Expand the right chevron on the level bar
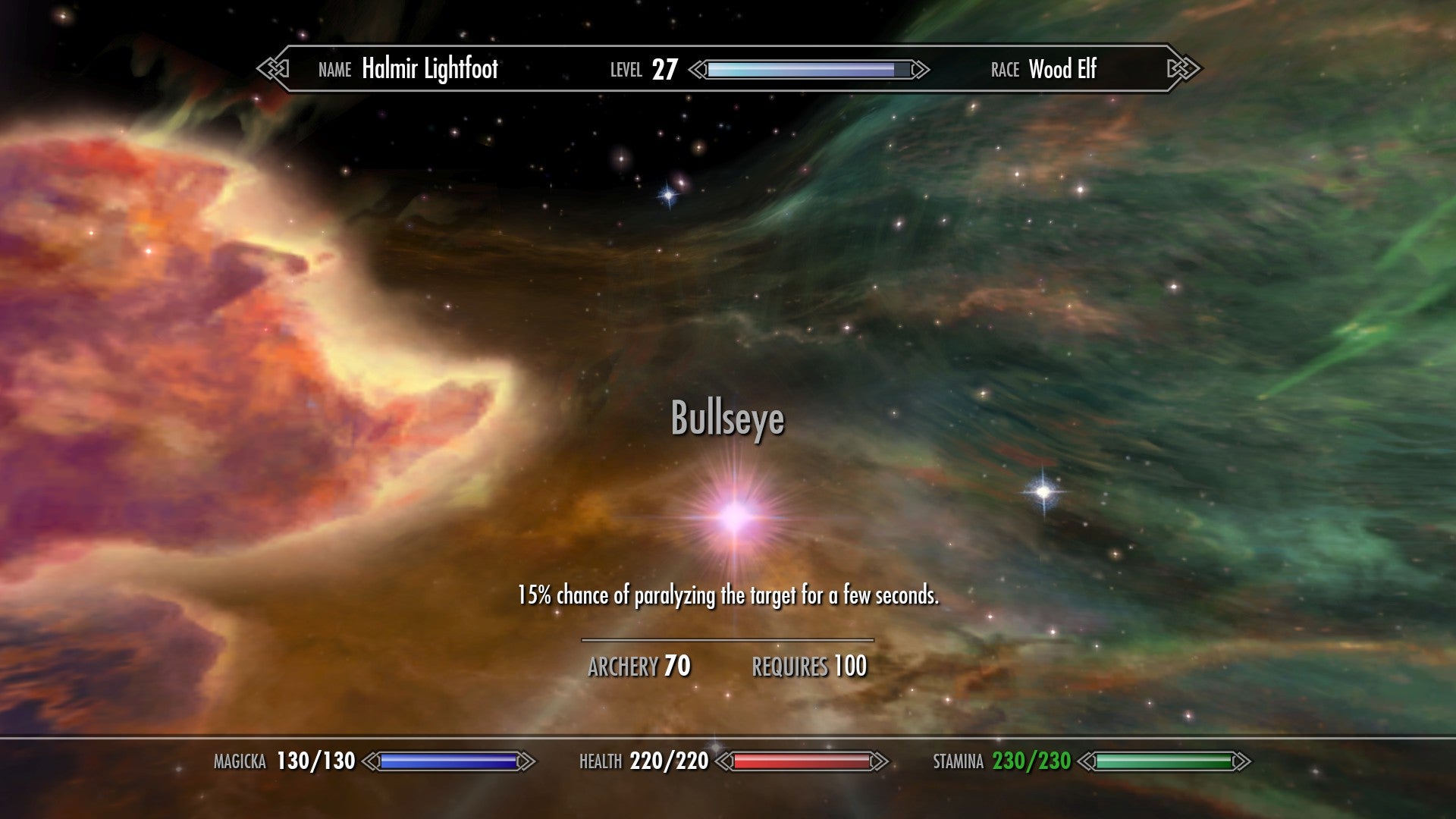This screenshot has height=819, width=1456. coord(919,68)
